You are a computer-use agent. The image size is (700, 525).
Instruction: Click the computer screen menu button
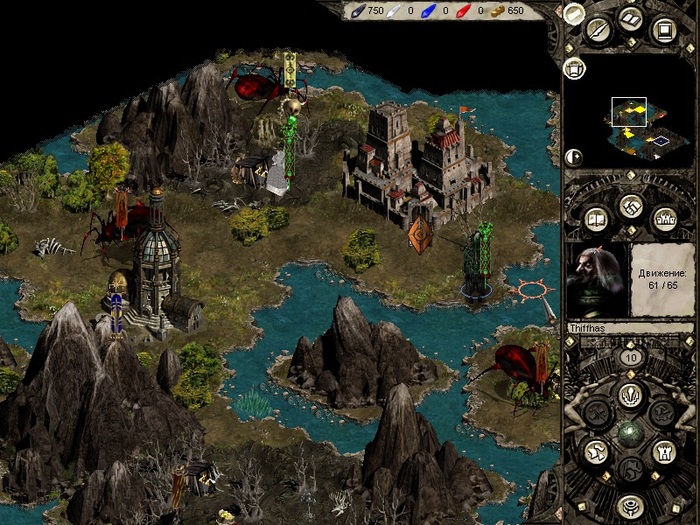click(x=662, y=29)
